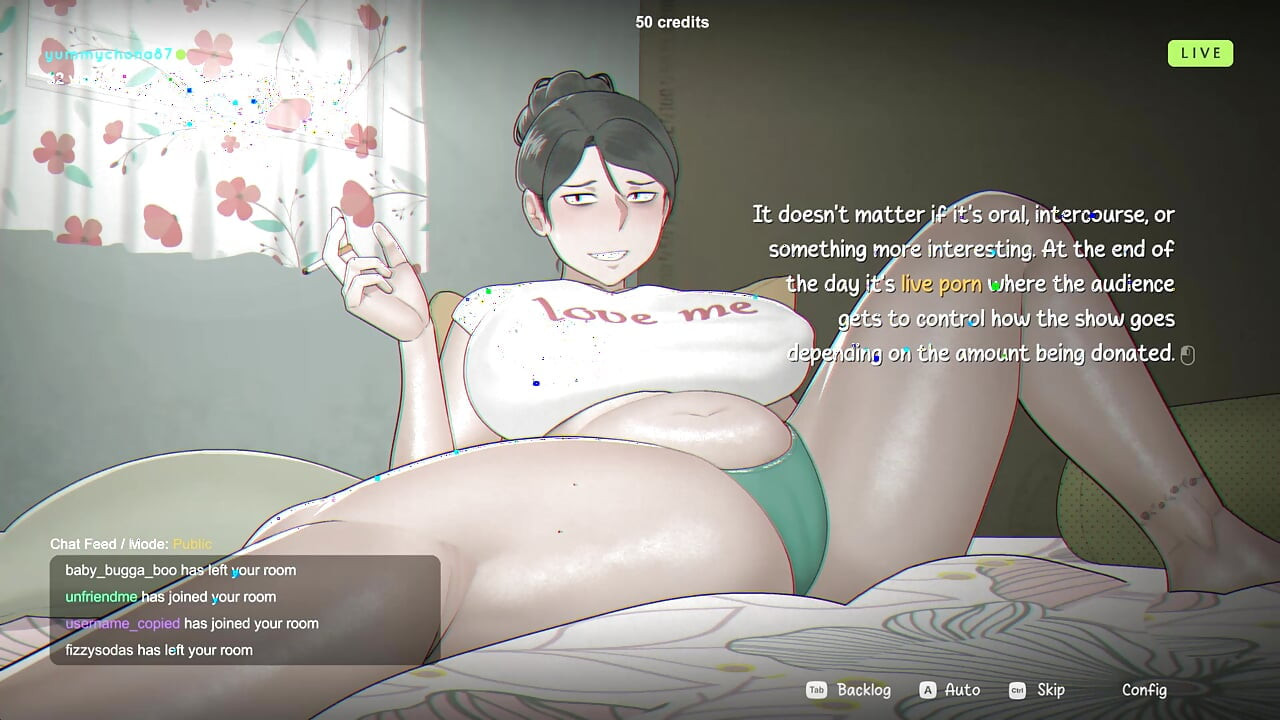Viewport: 1280px width, 720px height.
Task: Click the mouse icon ending the dialogue text
Action: (x=1187, y=354)
